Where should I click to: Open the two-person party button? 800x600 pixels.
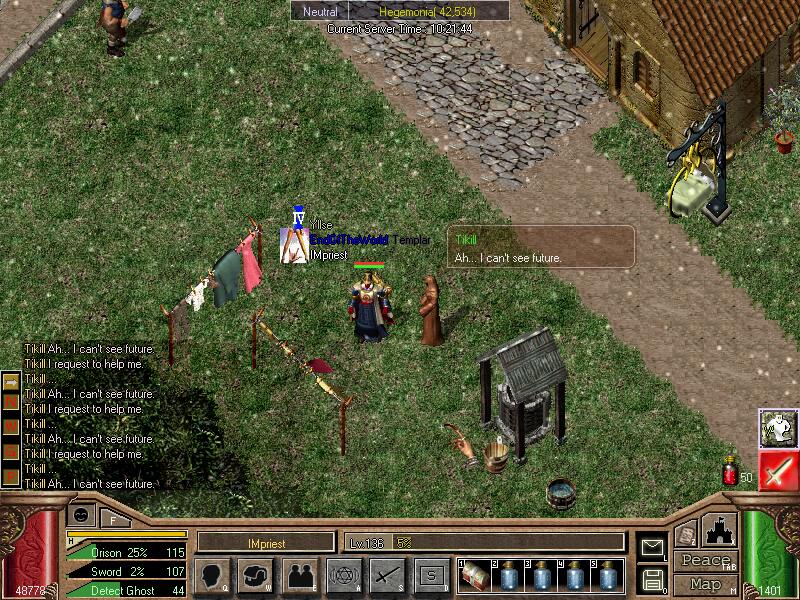point(300,576)
